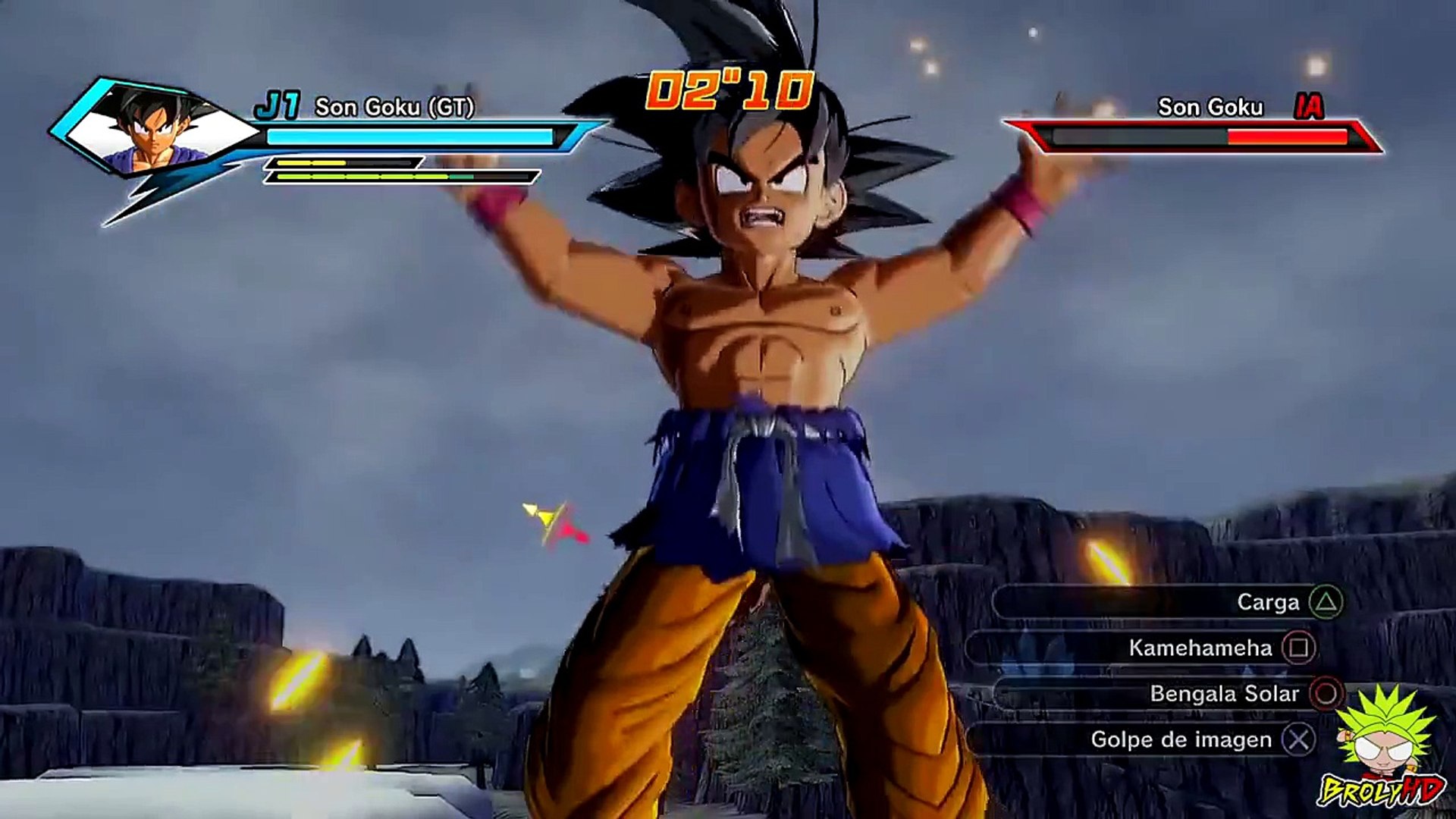This screenshot has height=819, width=1456.
Task: Choose the Kamehameha skill
Action: pos(1200,648)
